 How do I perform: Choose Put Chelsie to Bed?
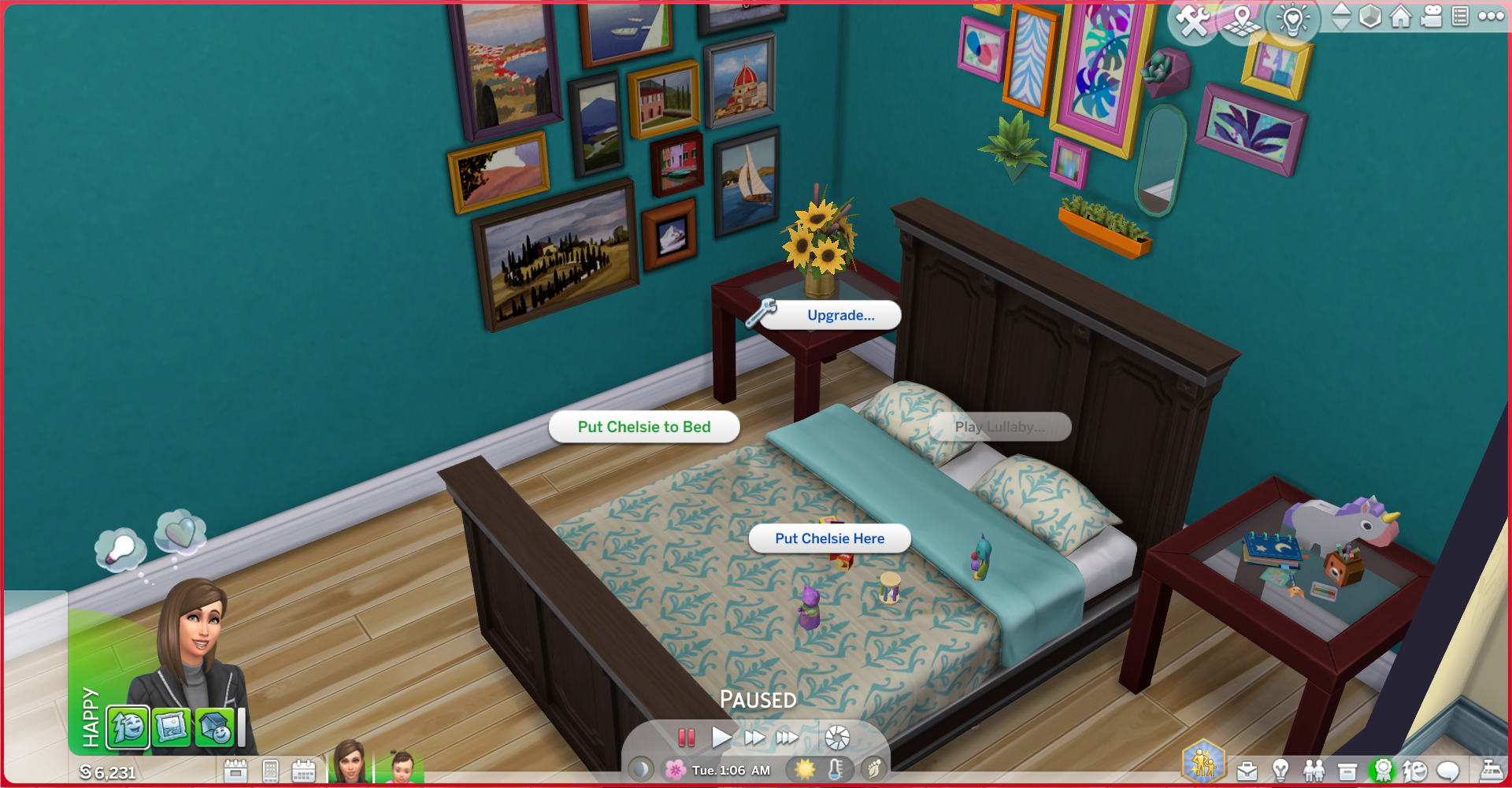[643, 427]
